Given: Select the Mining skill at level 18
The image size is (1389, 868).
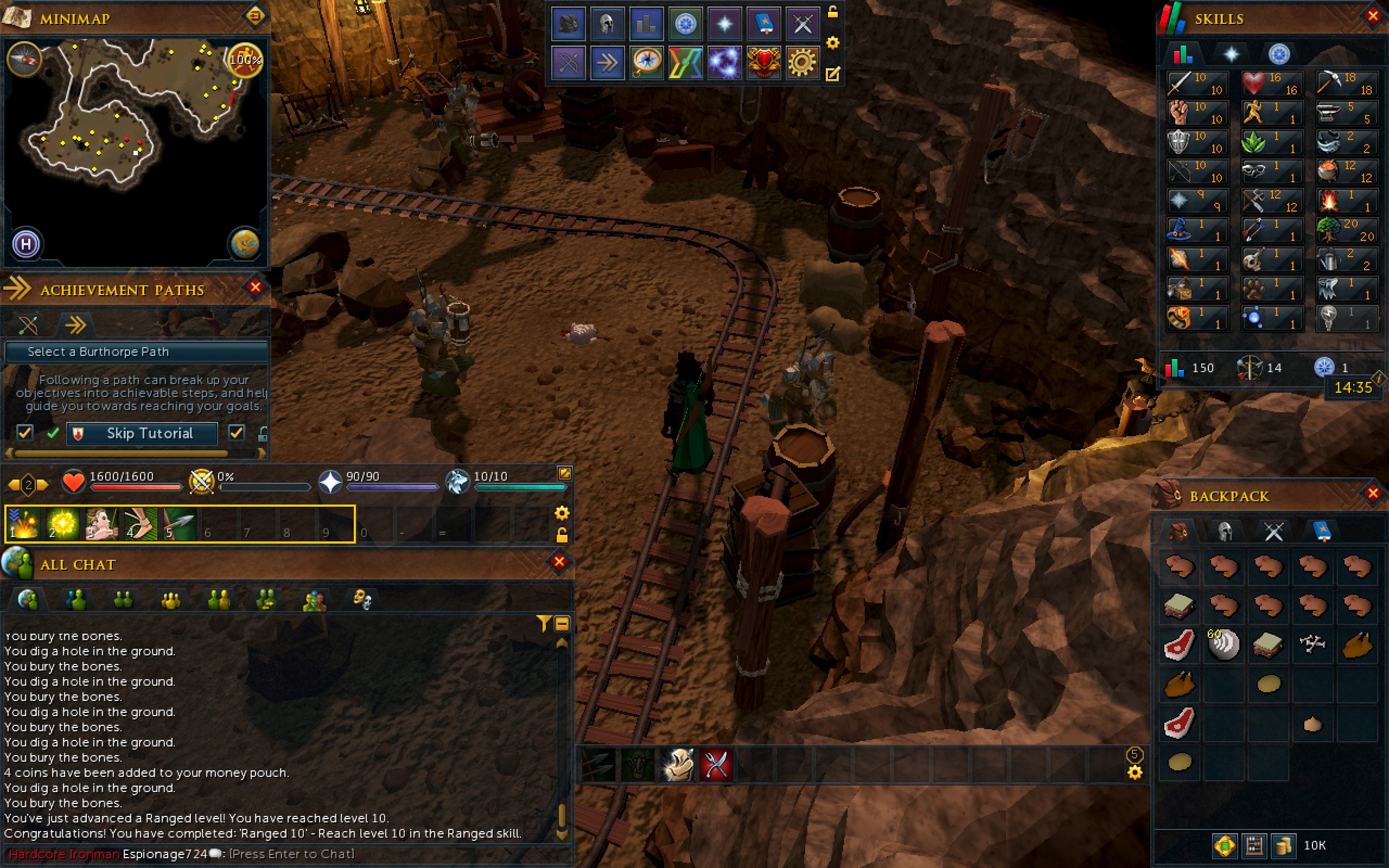Looking at the screenshot, I should click(1347, 83).
